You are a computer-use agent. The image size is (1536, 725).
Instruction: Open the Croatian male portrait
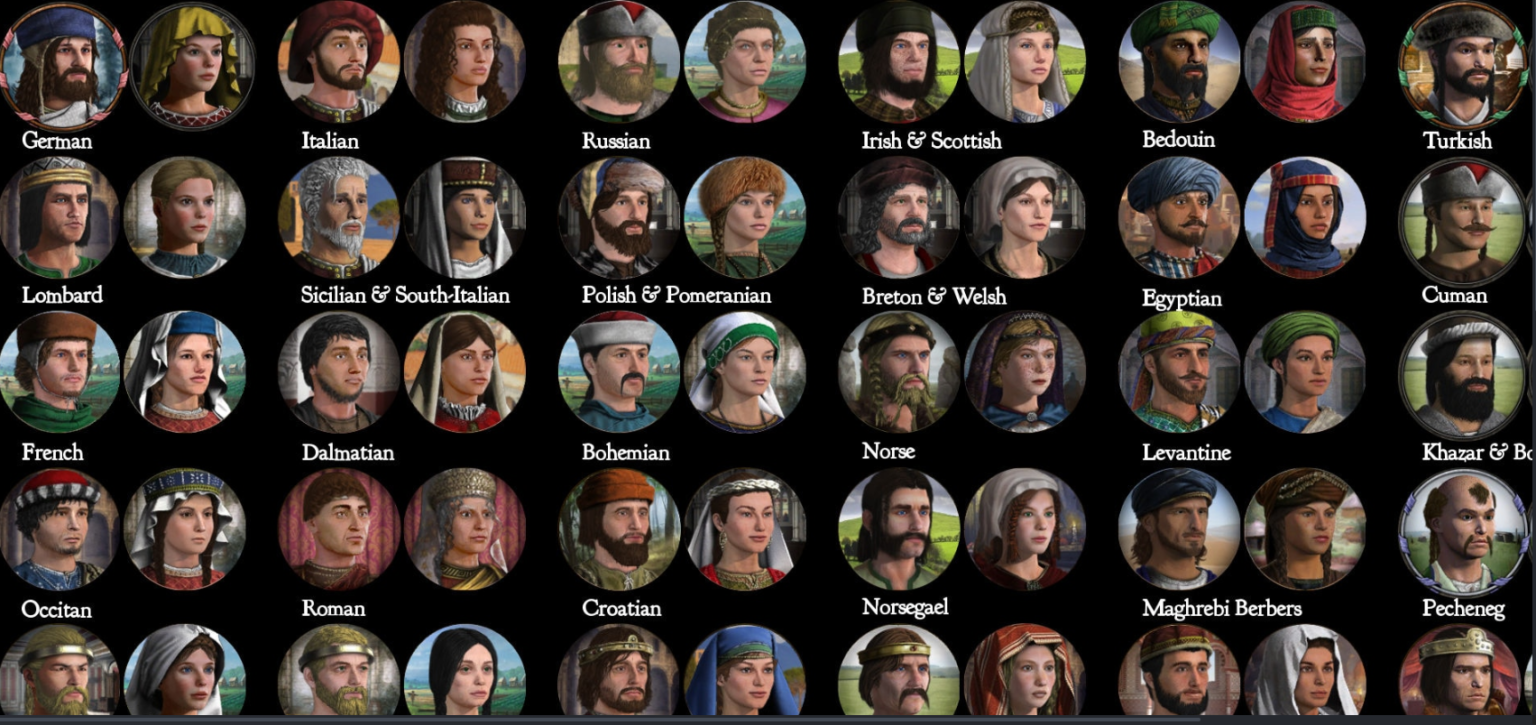coord(618,530)
